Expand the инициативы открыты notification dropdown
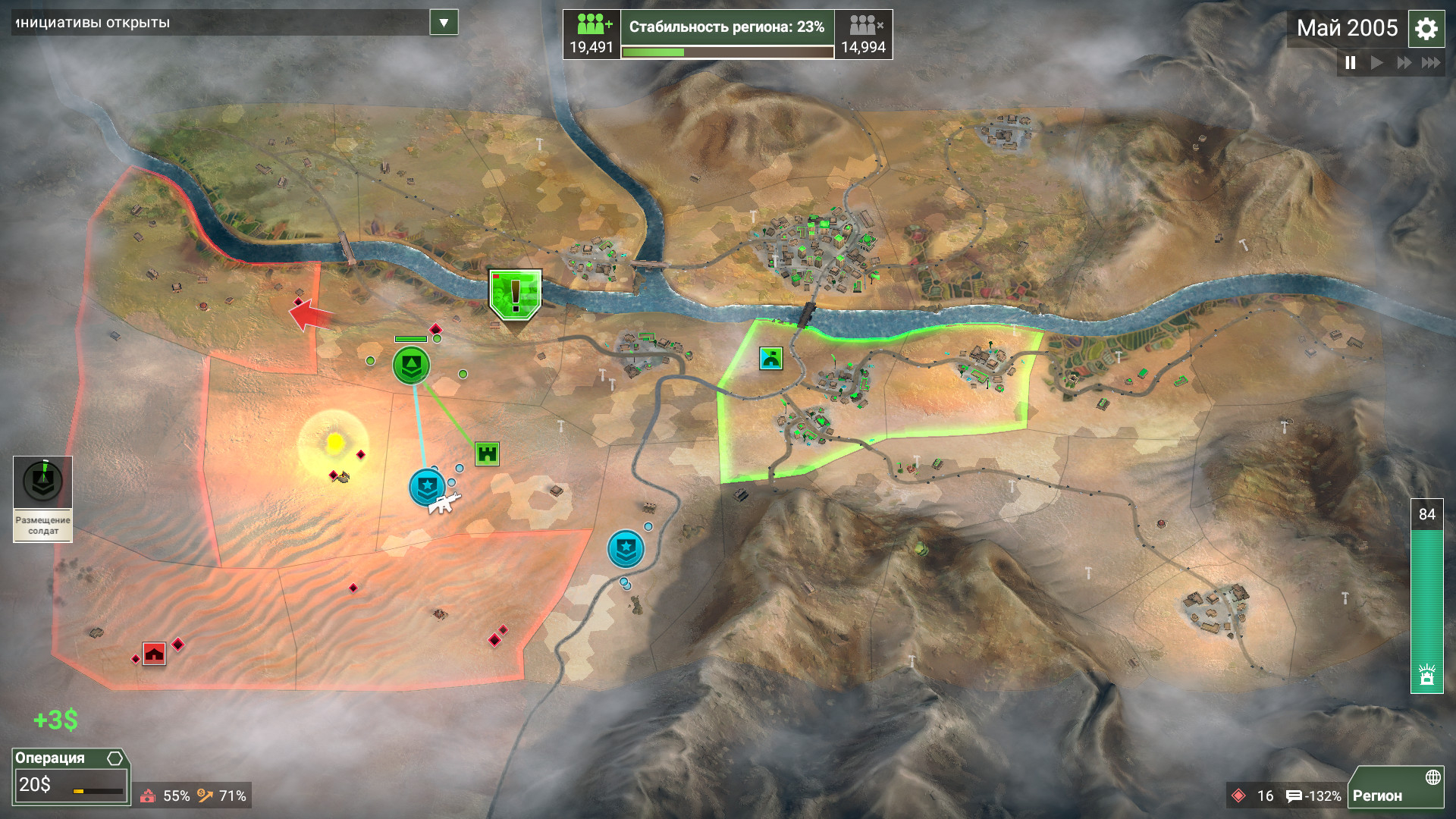This screenshot has height=819, width=1456. (x=445, y=23)
